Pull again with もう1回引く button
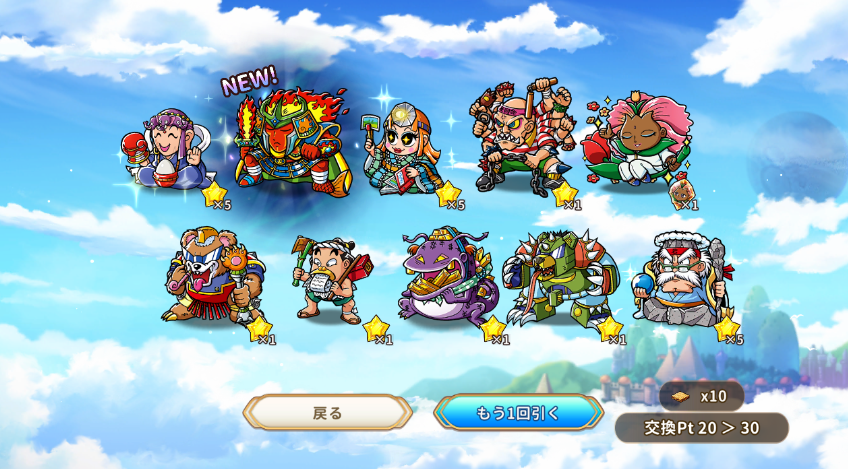The image size is (848, 469). (518, 412)
